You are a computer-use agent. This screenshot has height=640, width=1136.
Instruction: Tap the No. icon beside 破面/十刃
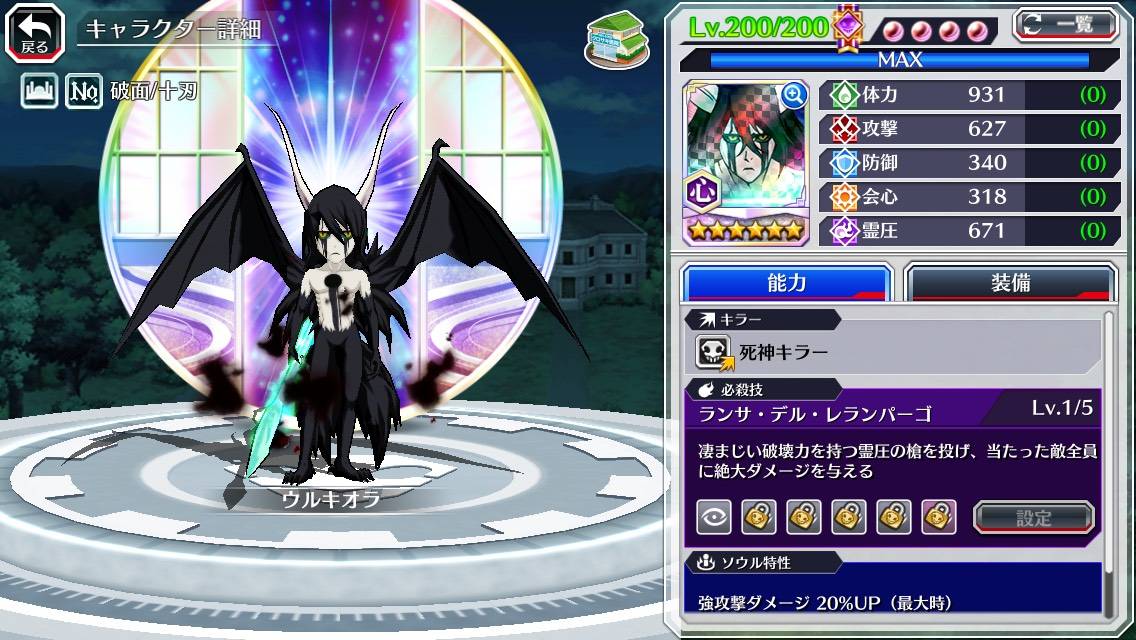coord(84,93)
